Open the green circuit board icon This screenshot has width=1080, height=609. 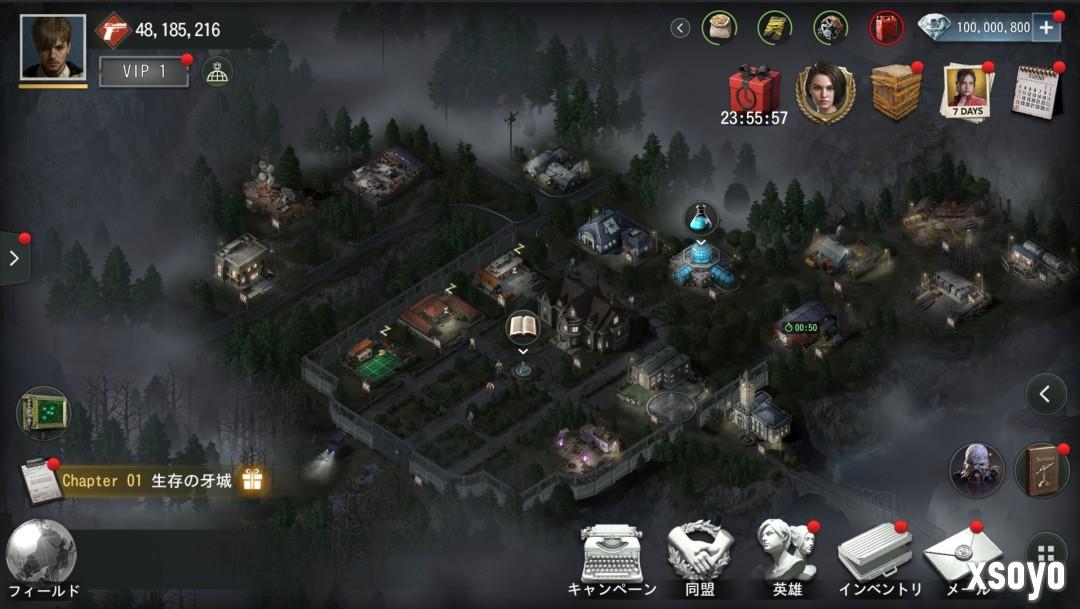[44, 413]
